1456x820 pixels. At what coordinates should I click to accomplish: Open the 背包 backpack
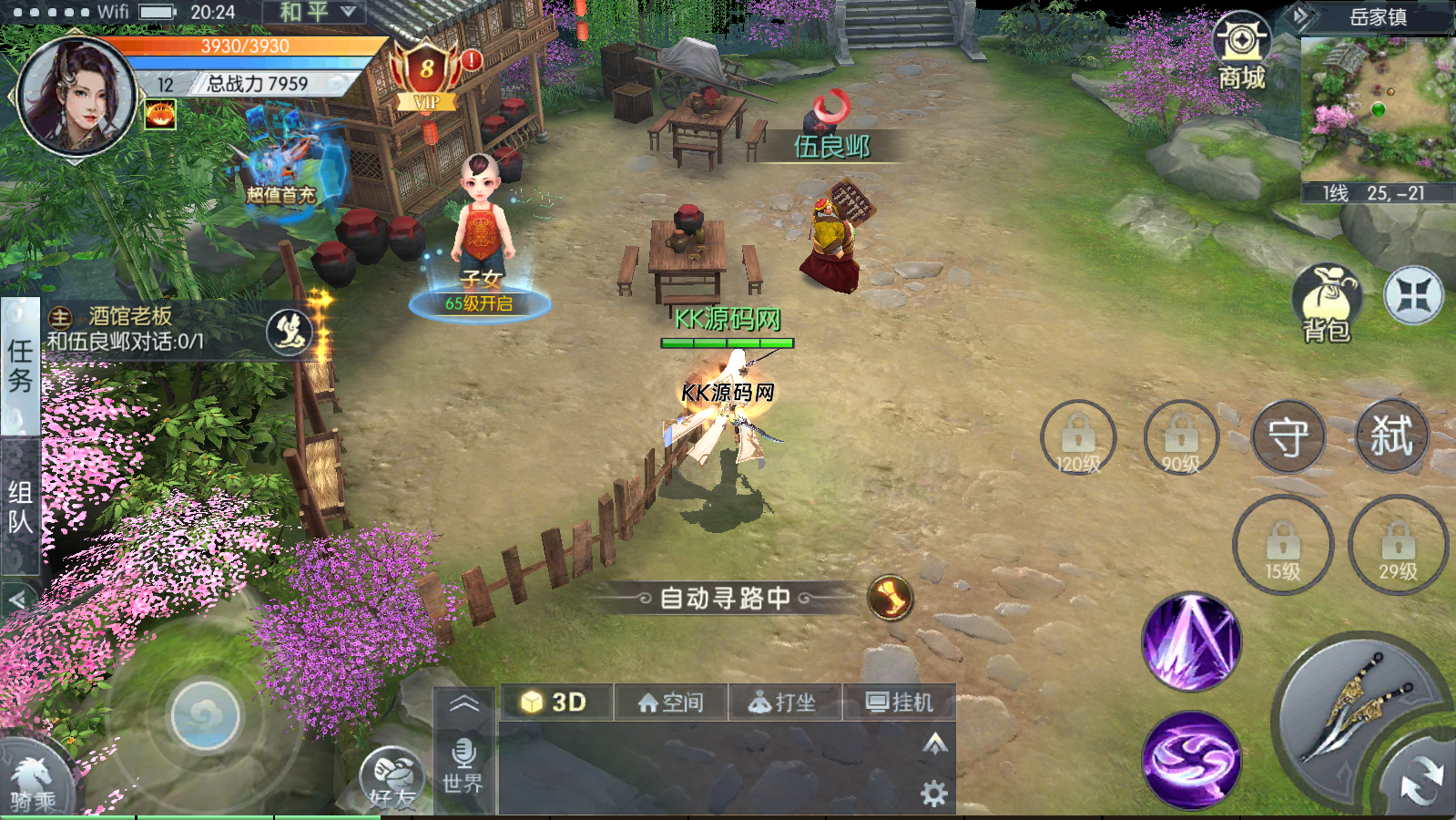(x=1326, y=302)
